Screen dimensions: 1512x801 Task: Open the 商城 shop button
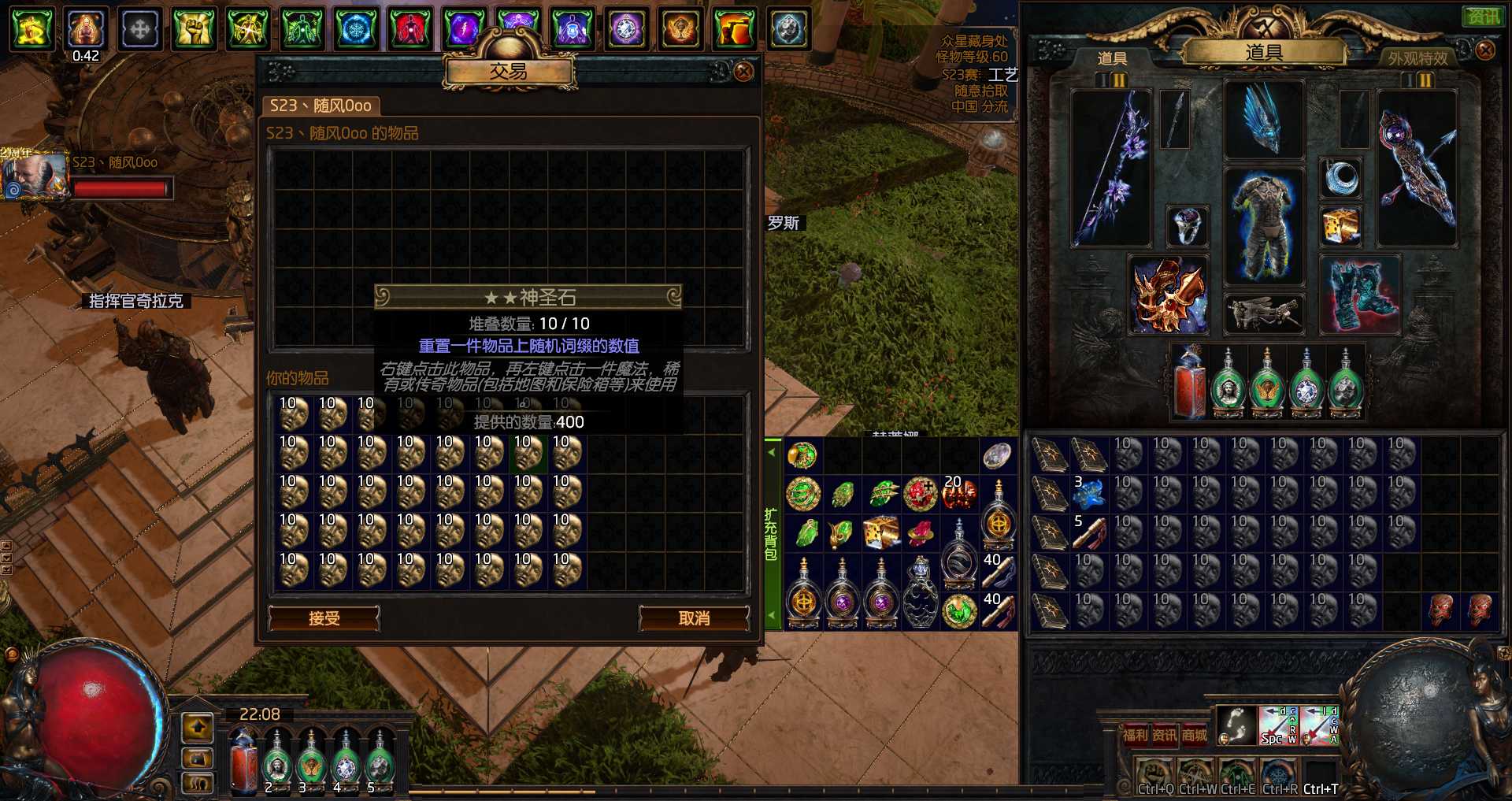tap(1194, 735)
